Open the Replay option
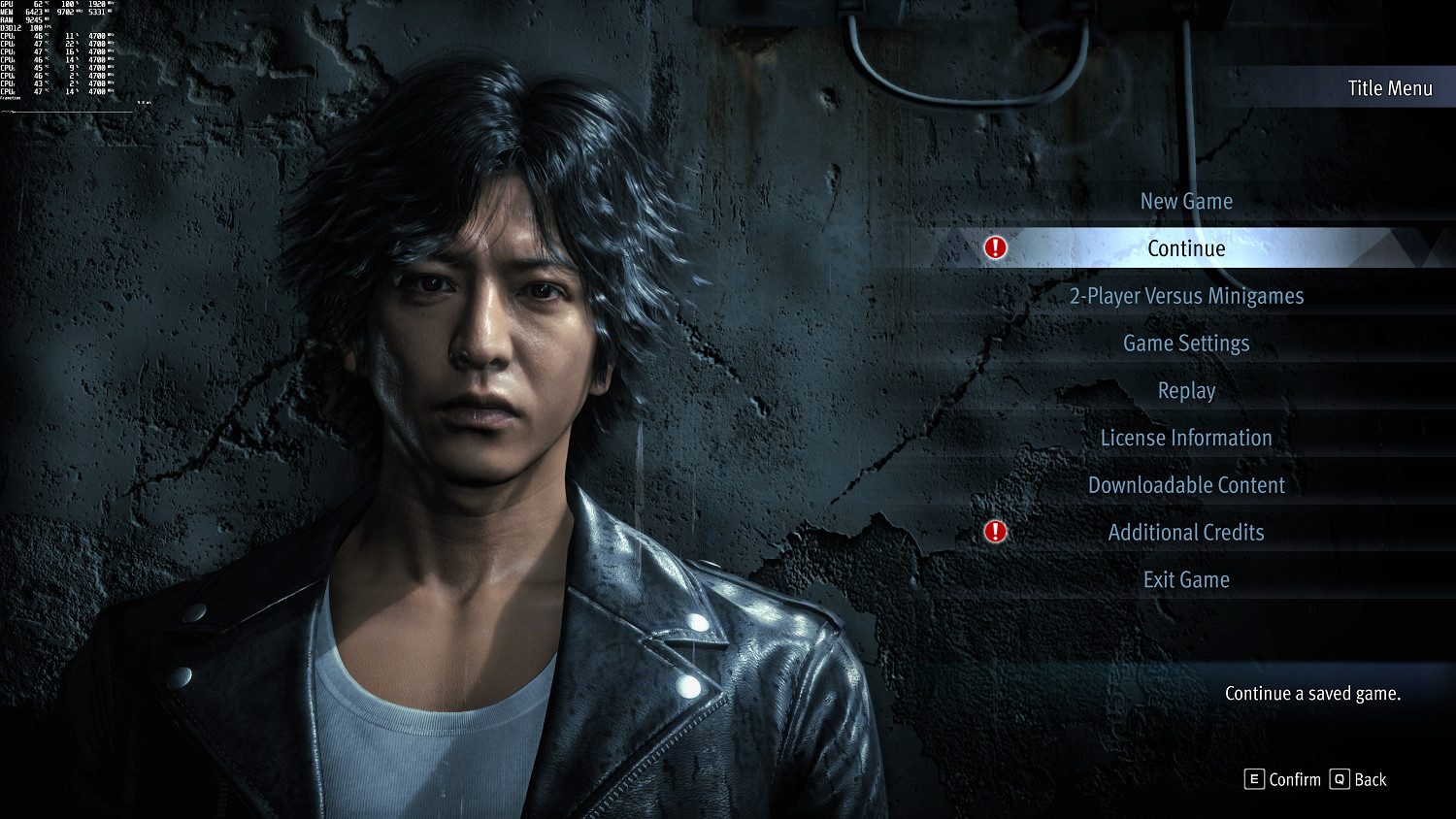The image size is (1456, 819). tap(1185, 390)
